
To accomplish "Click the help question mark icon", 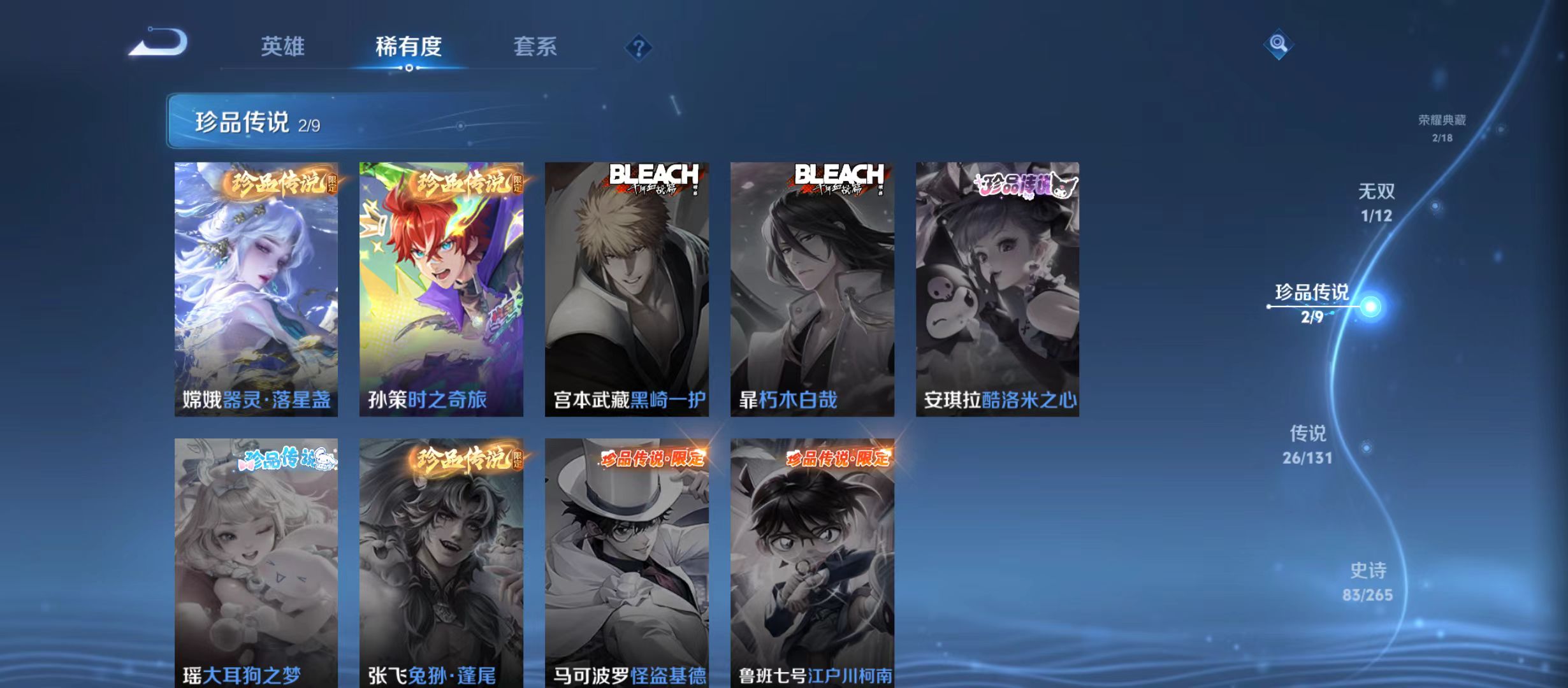I will click(639, 48).
